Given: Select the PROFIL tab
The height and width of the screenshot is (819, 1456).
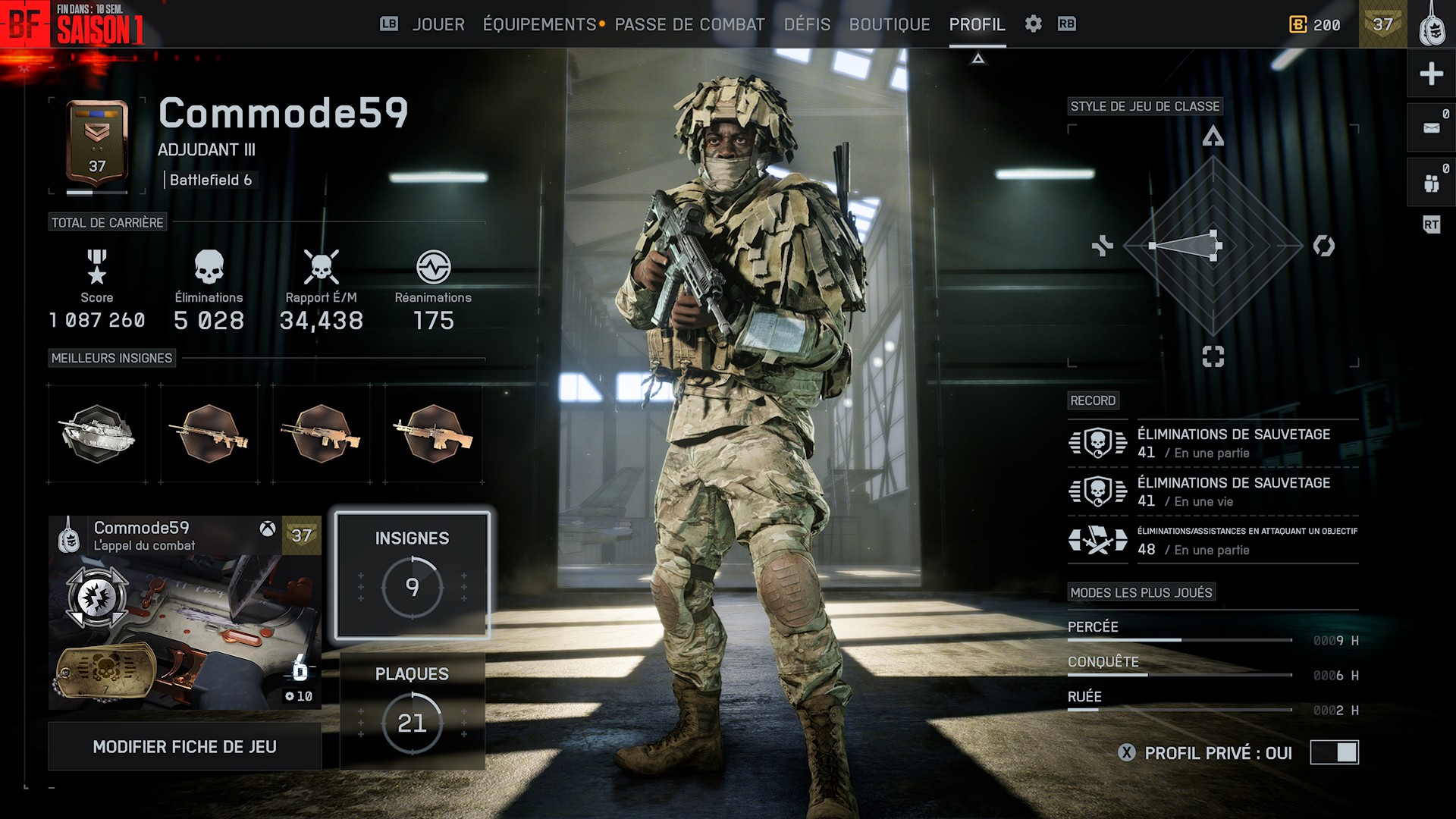Looking at the screenshot, I should [977, 24].
